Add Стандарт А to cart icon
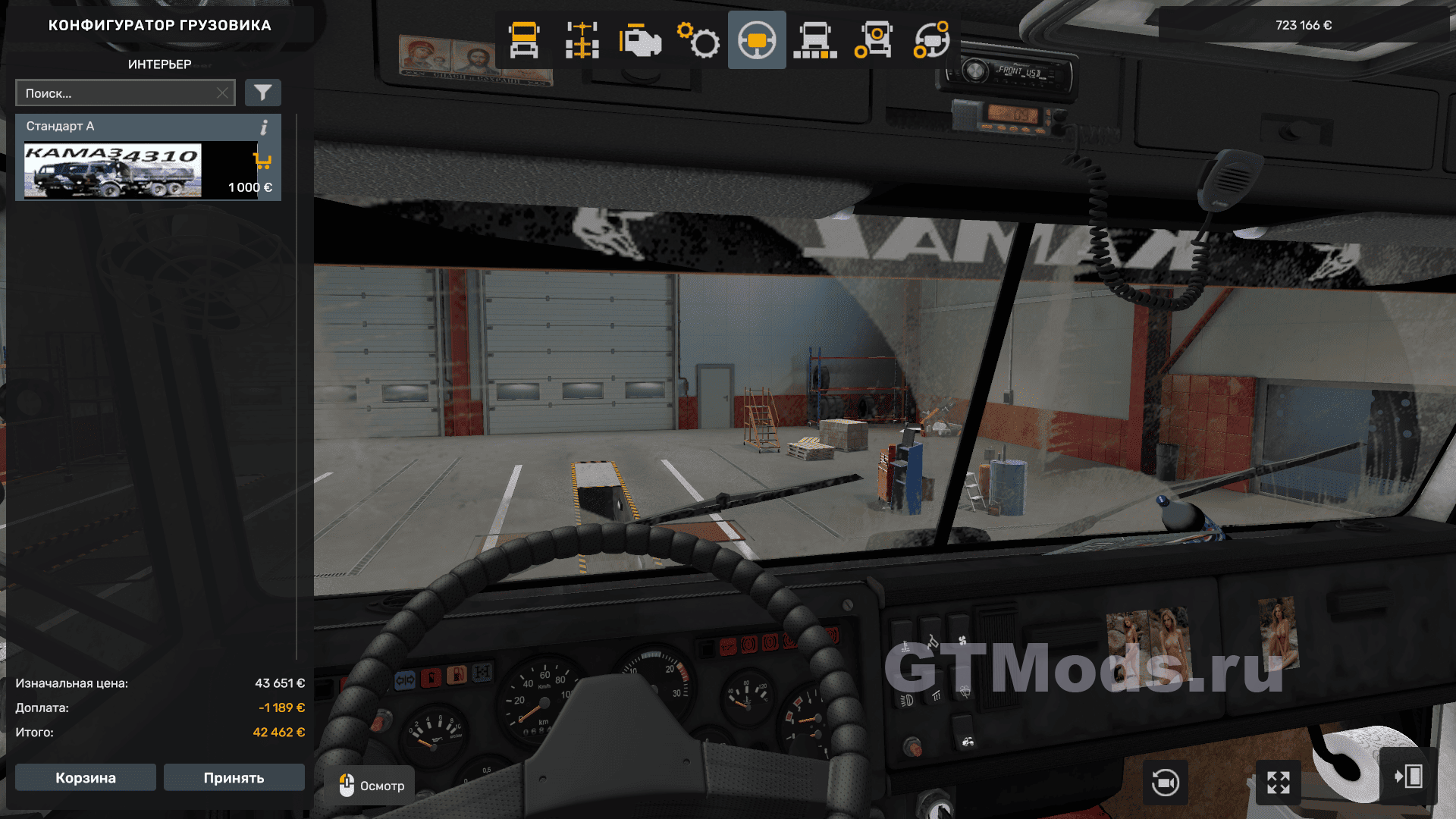The width and height of the screenshot is (1456, 819). pyautogui.click(x=262, y=161)
